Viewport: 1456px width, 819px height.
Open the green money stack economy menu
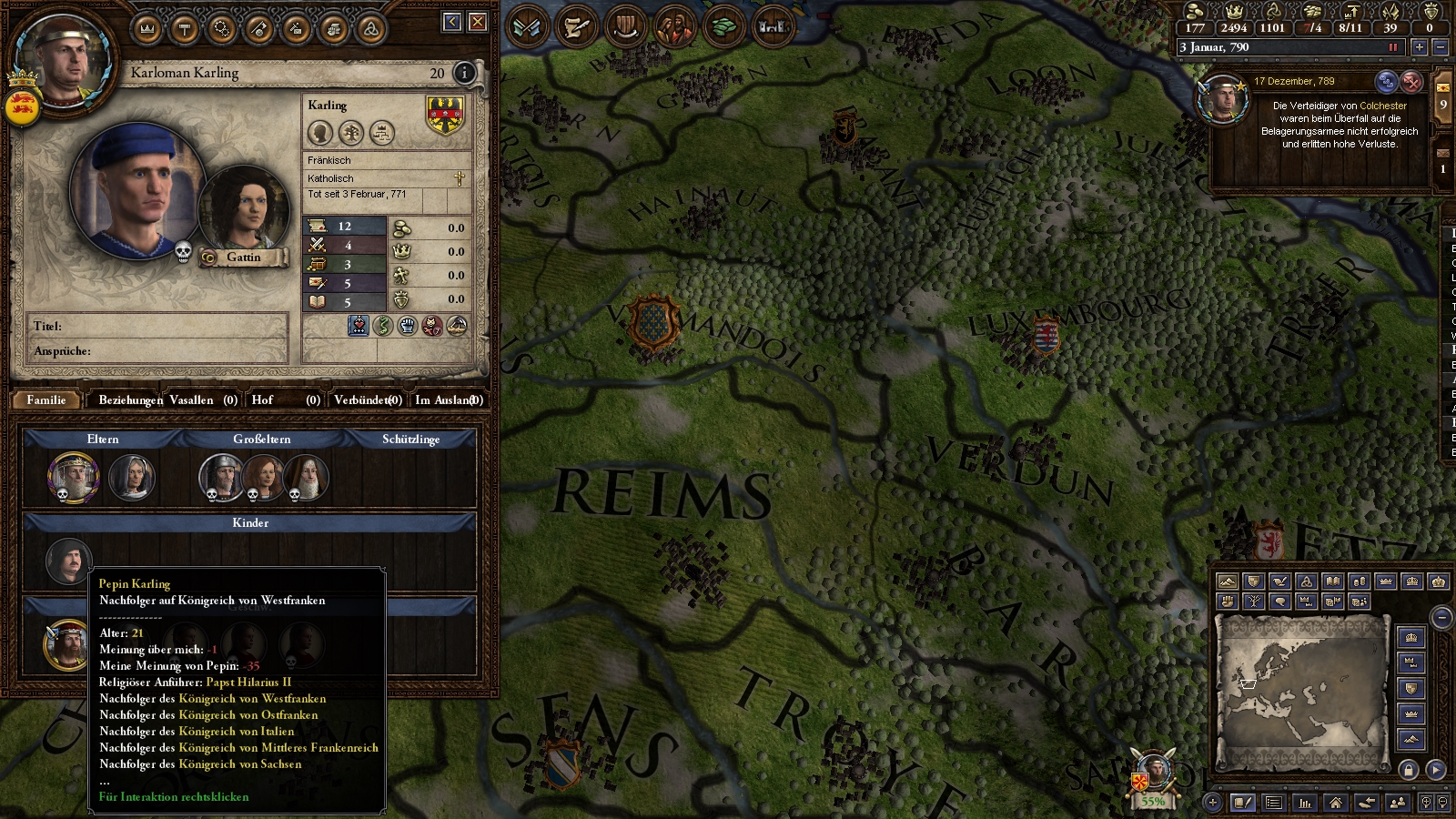[x=724, y=27]
